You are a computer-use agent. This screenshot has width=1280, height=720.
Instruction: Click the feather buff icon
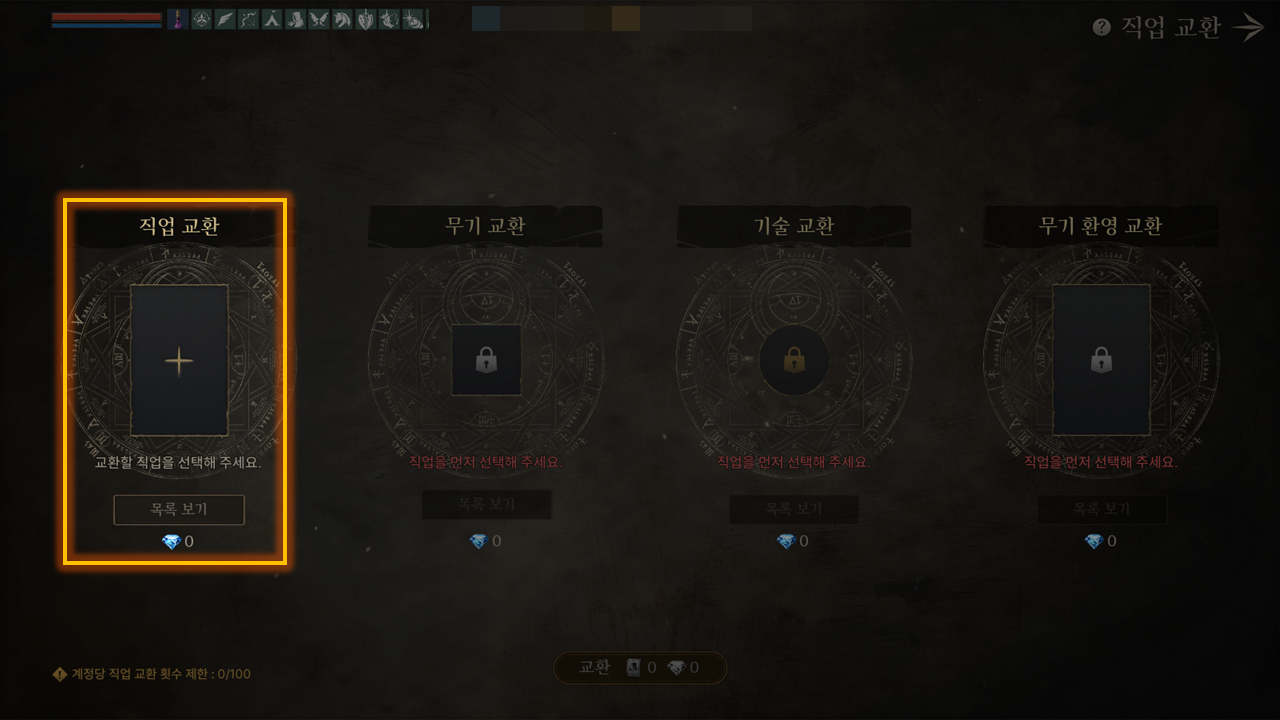[225, 19]
